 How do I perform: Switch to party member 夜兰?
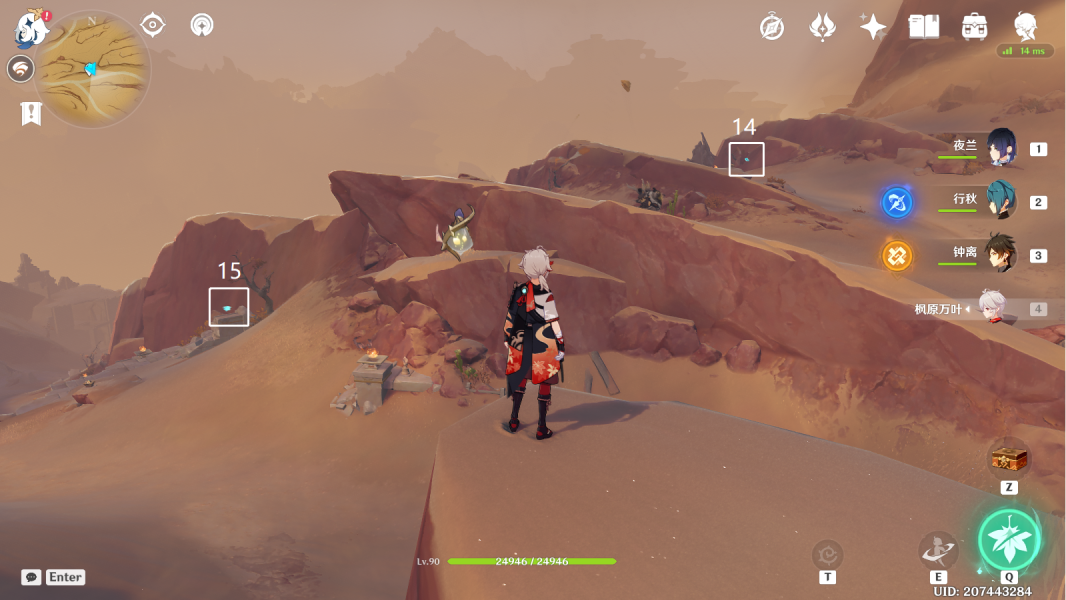1001,148
